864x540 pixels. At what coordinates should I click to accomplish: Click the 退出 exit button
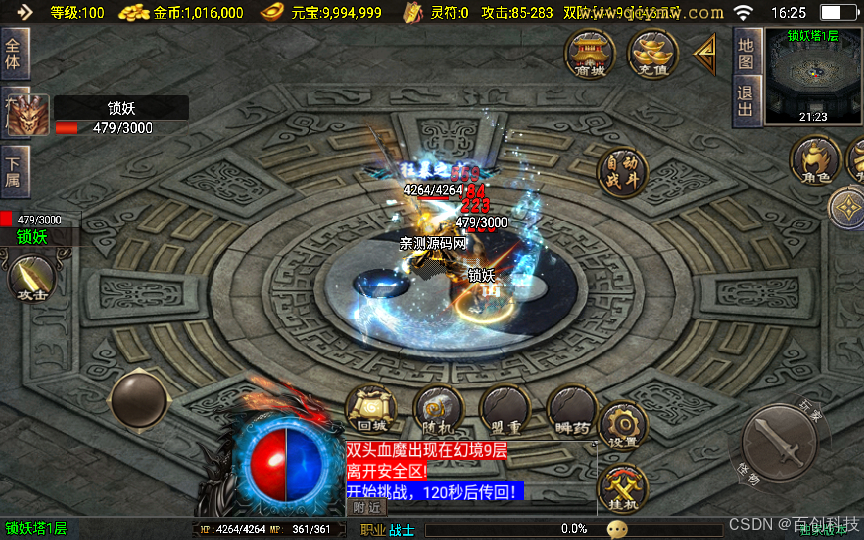click(746, 100)
